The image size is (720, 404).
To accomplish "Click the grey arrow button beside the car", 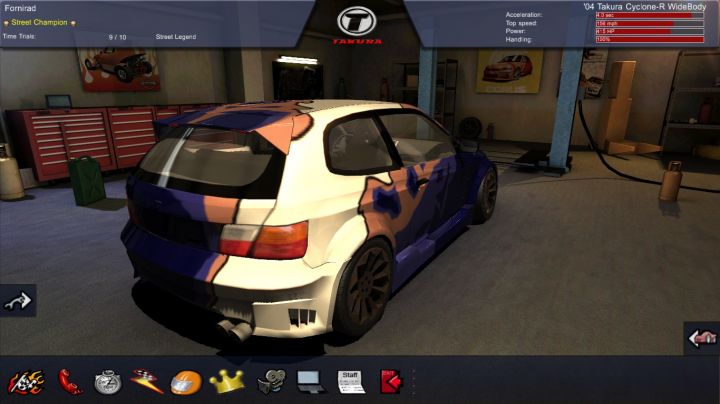I will (17, 300).
